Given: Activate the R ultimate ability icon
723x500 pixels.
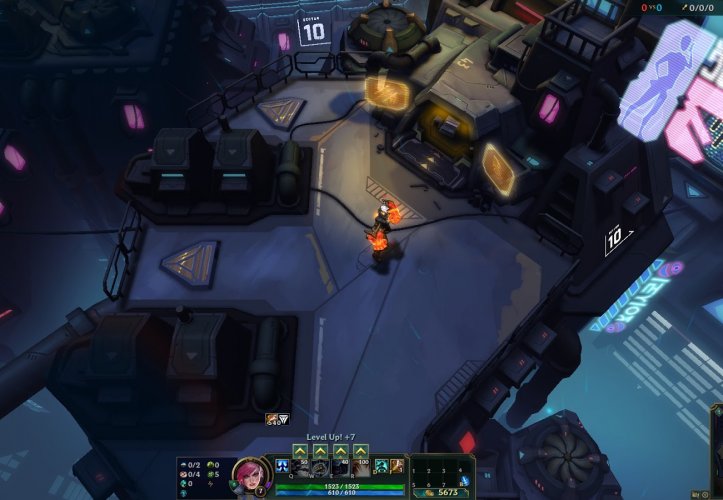Looking at the screenshot, I should [x=359, y=467].
